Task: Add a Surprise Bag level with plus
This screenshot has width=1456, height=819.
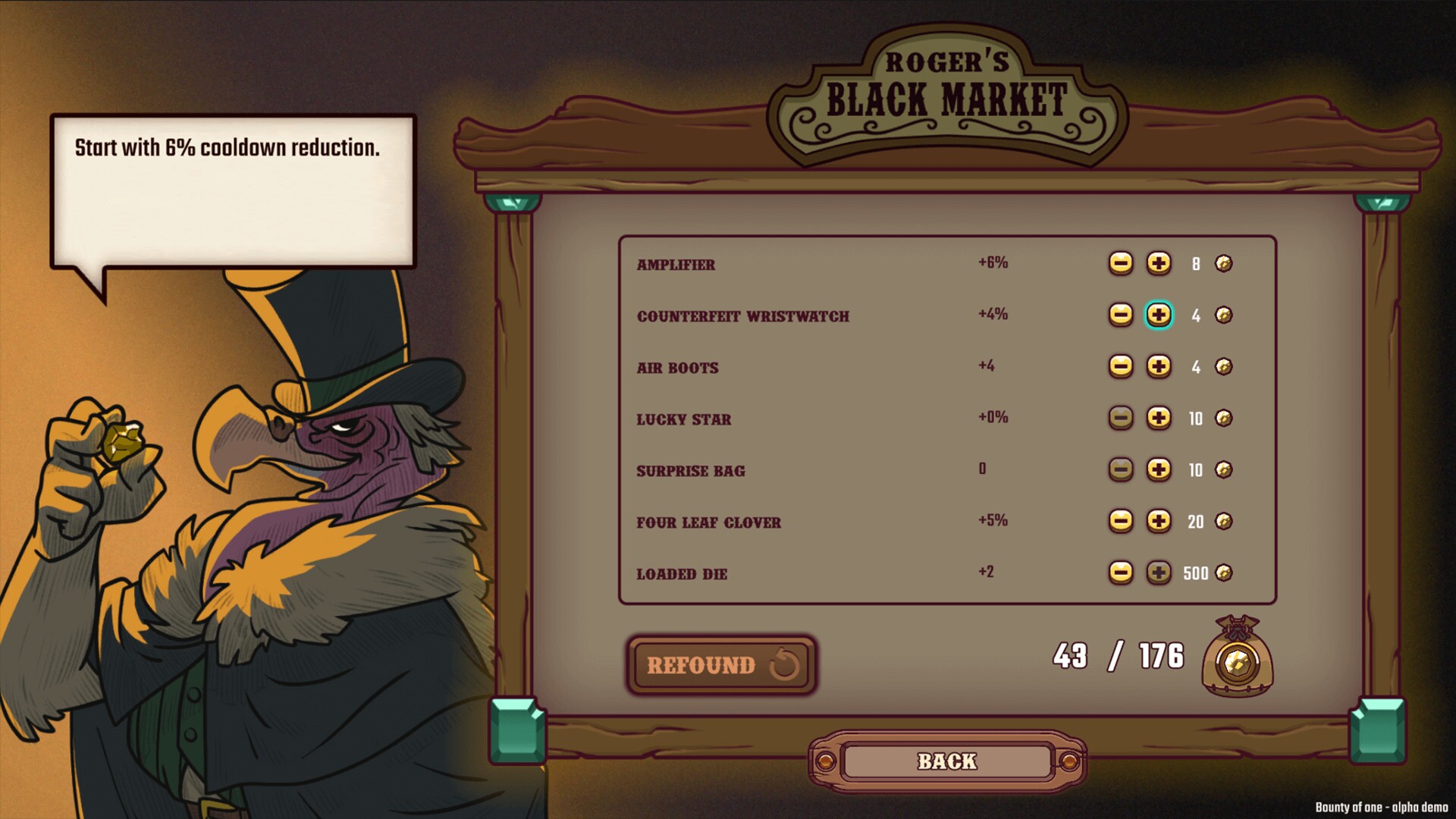Action: pyautogui.click(x=1159, y=470)
